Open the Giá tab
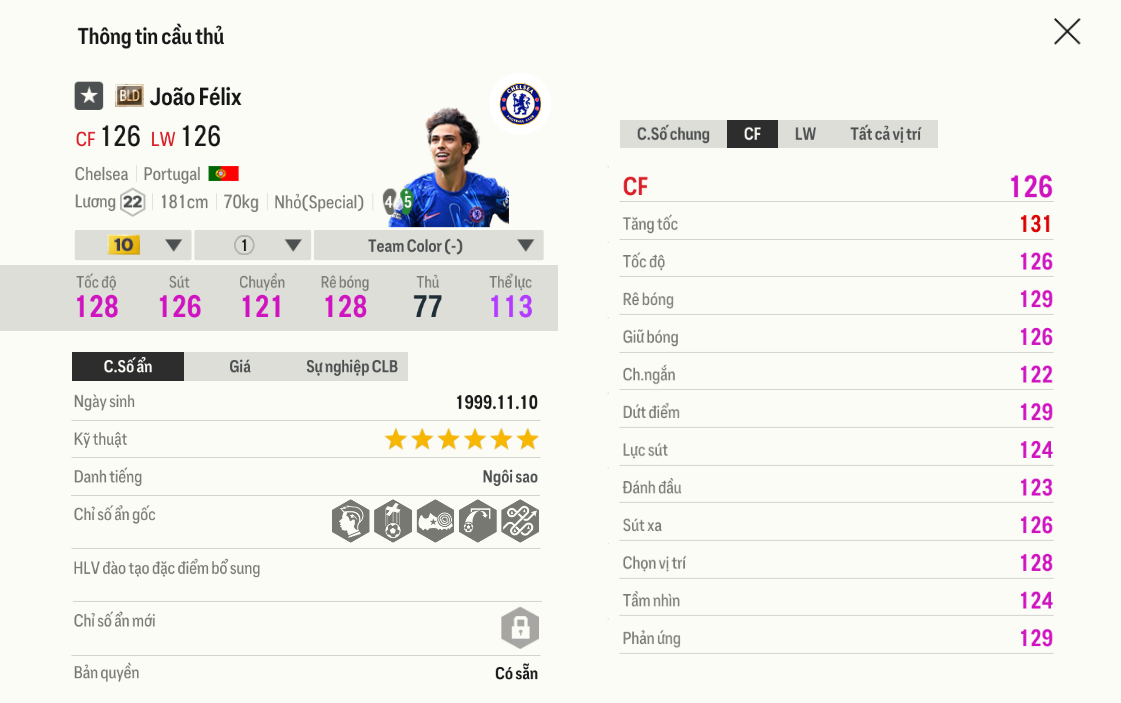The width and height of the screenshot is (1121, 703). pos(240,367)
